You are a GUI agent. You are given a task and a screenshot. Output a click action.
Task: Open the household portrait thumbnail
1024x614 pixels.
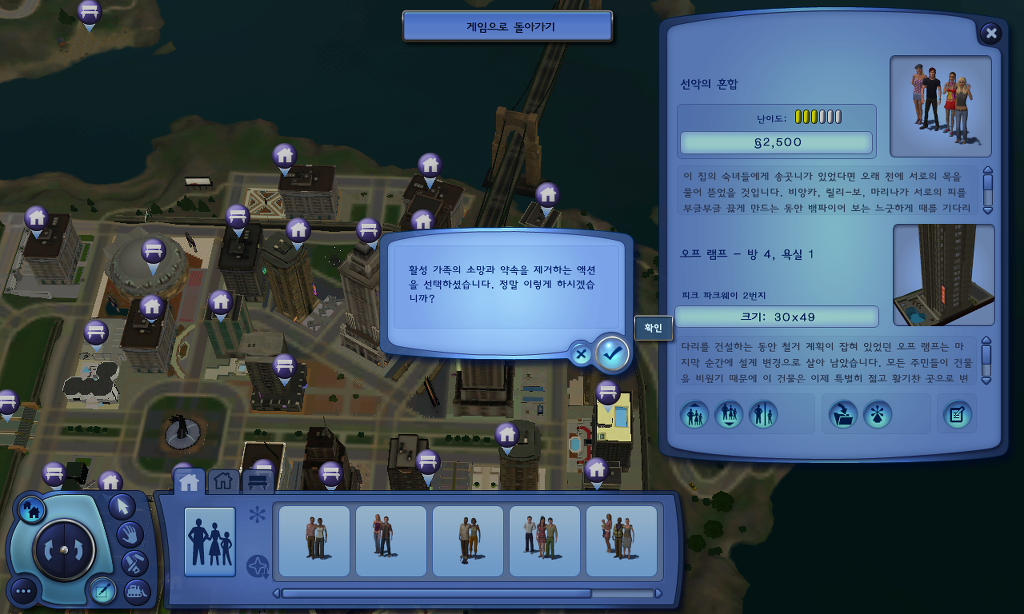940,106
